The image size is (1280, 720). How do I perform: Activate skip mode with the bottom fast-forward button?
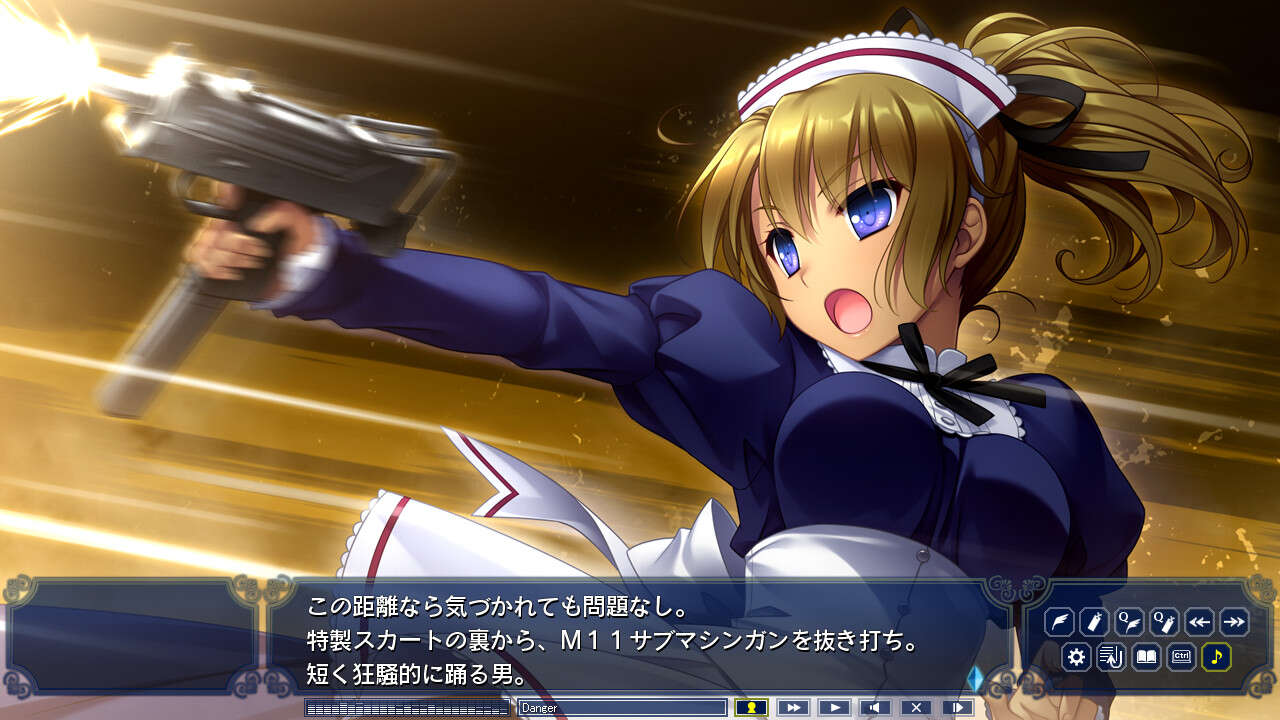pos(792,706)
